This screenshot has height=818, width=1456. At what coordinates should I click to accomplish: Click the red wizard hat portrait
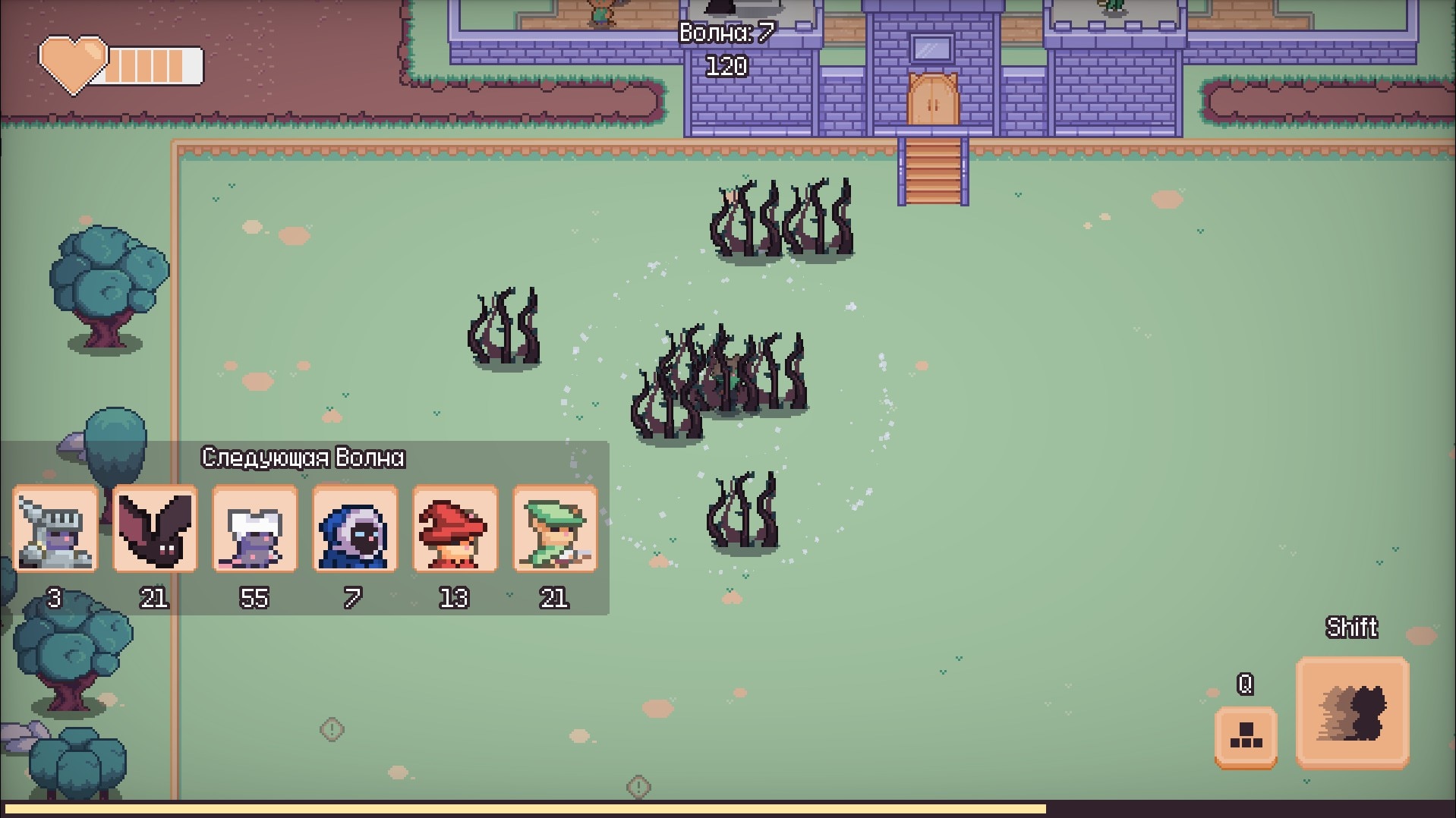click(455, 529)
